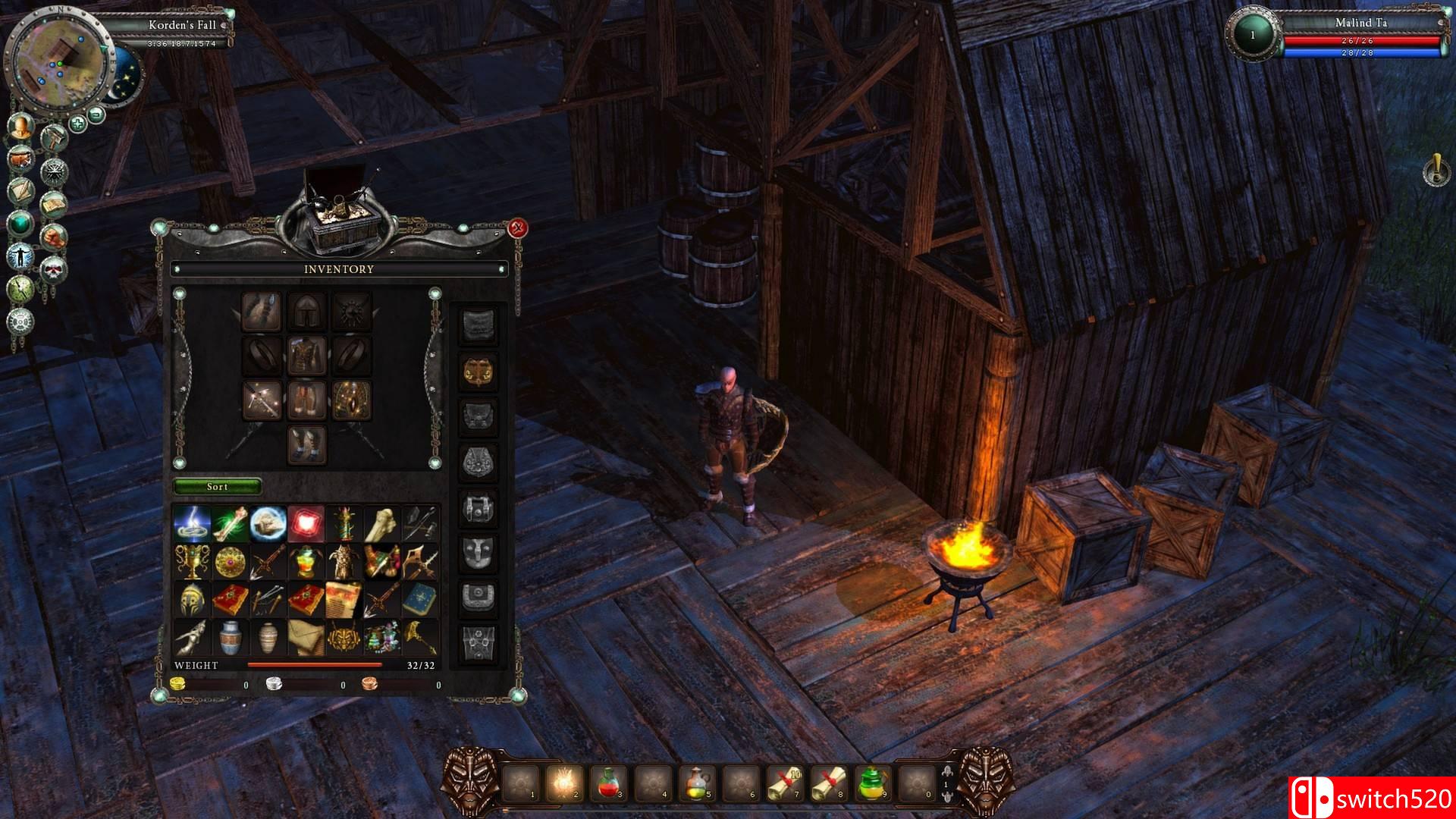Open the character portrait menu icon
The width and height of the screenshot is (1456, 819).
20,126
